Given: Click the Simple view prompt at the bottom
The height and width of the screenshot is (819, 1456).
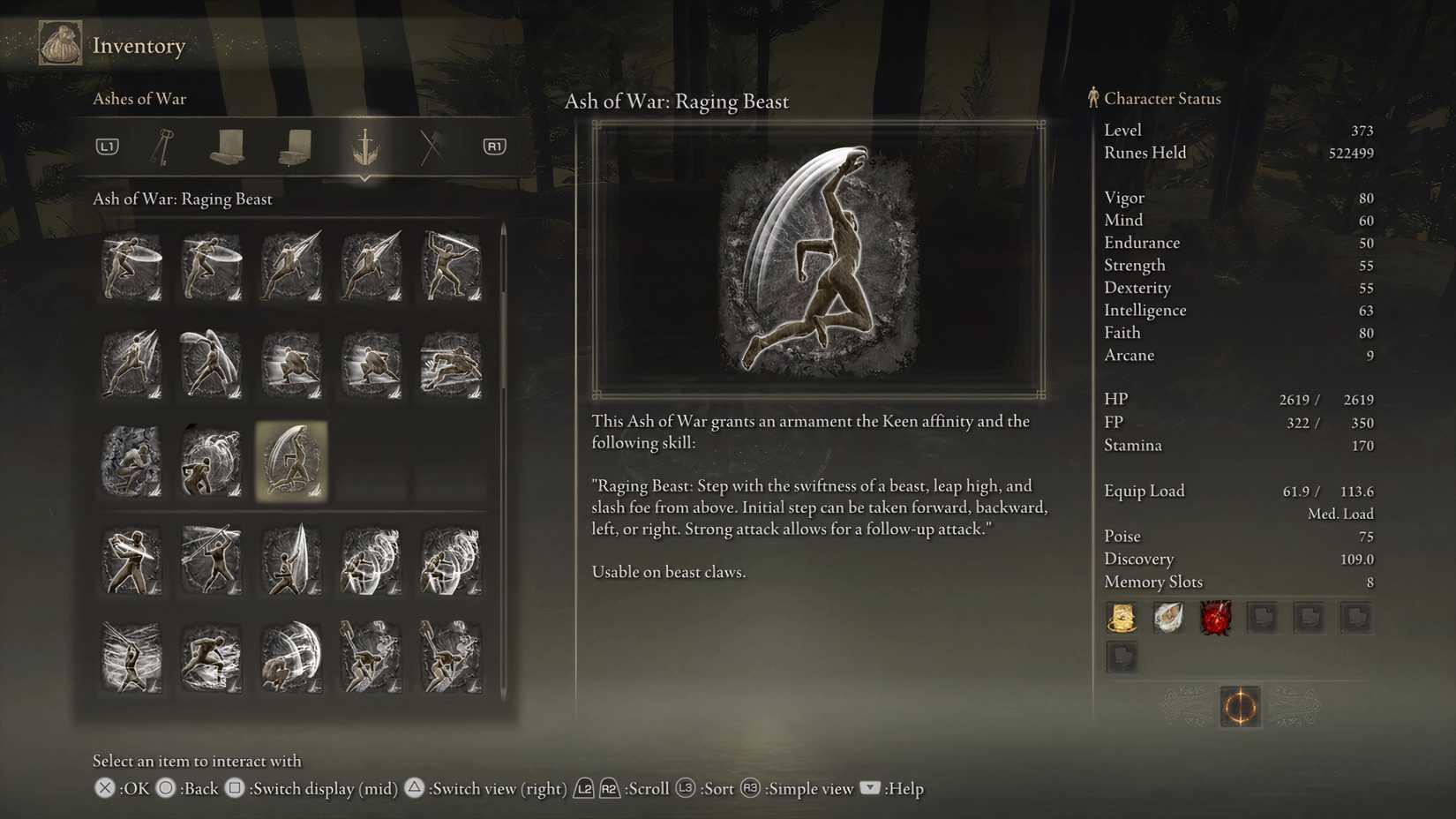Looking at the screenshot, I should 793,788.
